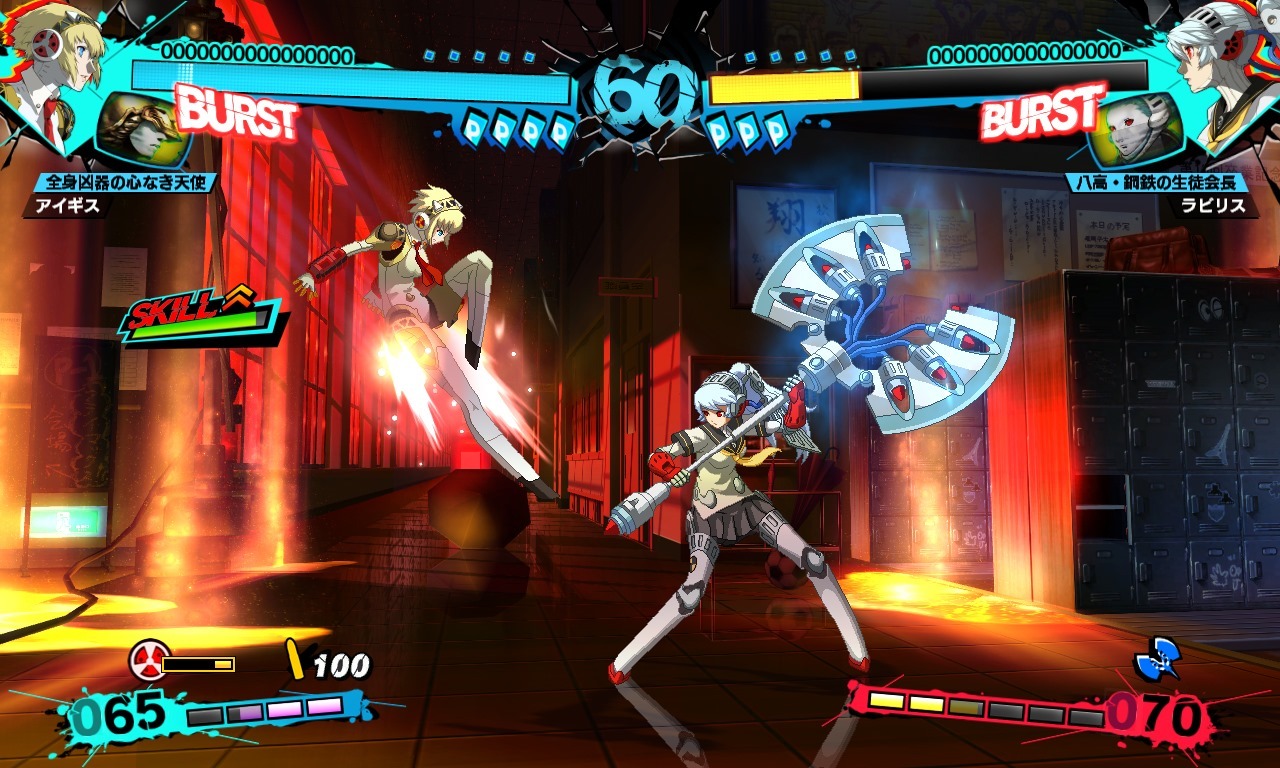Click Labrys's character portrait

1215,60
